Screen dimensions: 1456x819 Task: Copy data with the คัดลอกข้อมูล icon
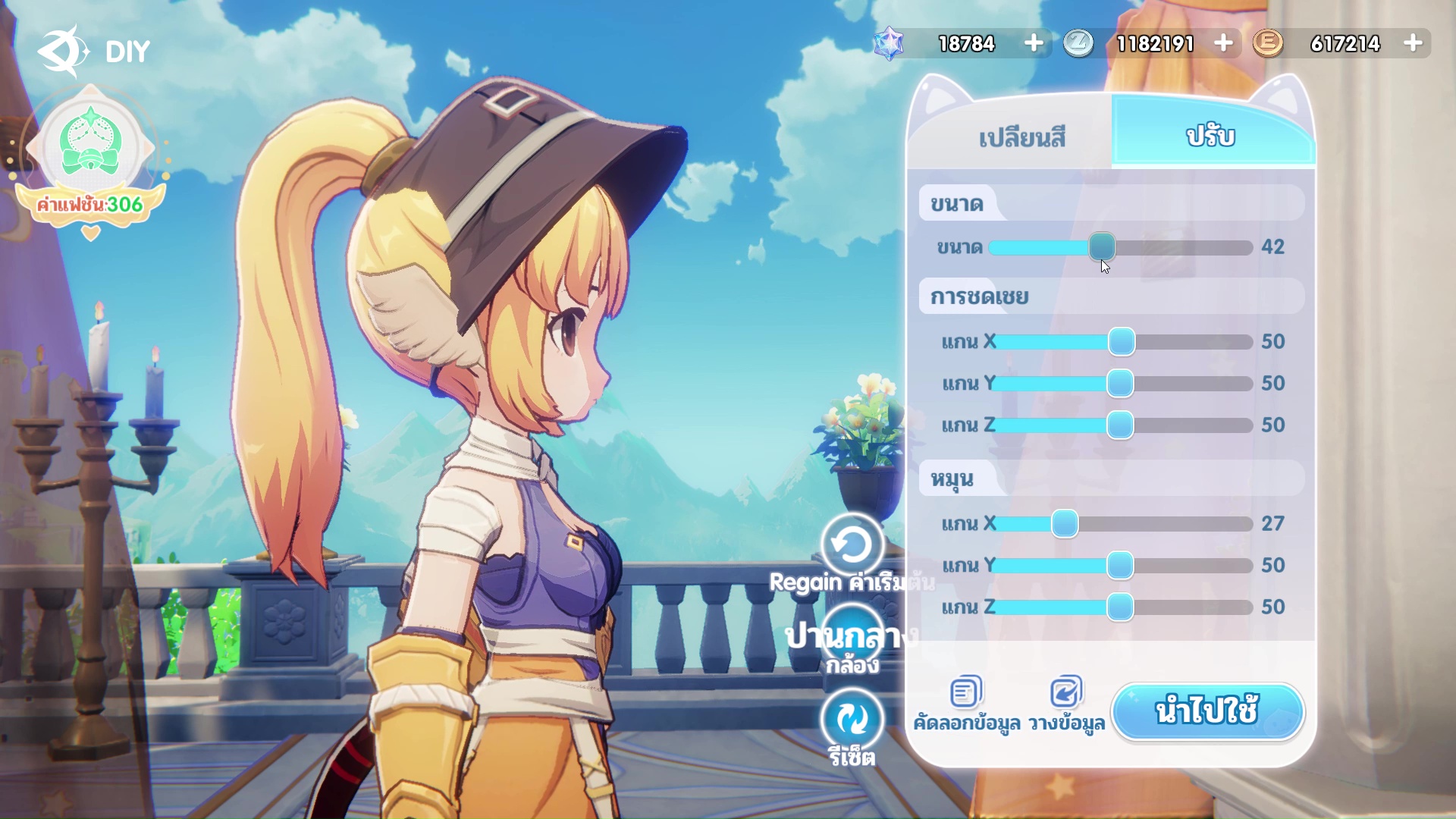pos(965,692)
